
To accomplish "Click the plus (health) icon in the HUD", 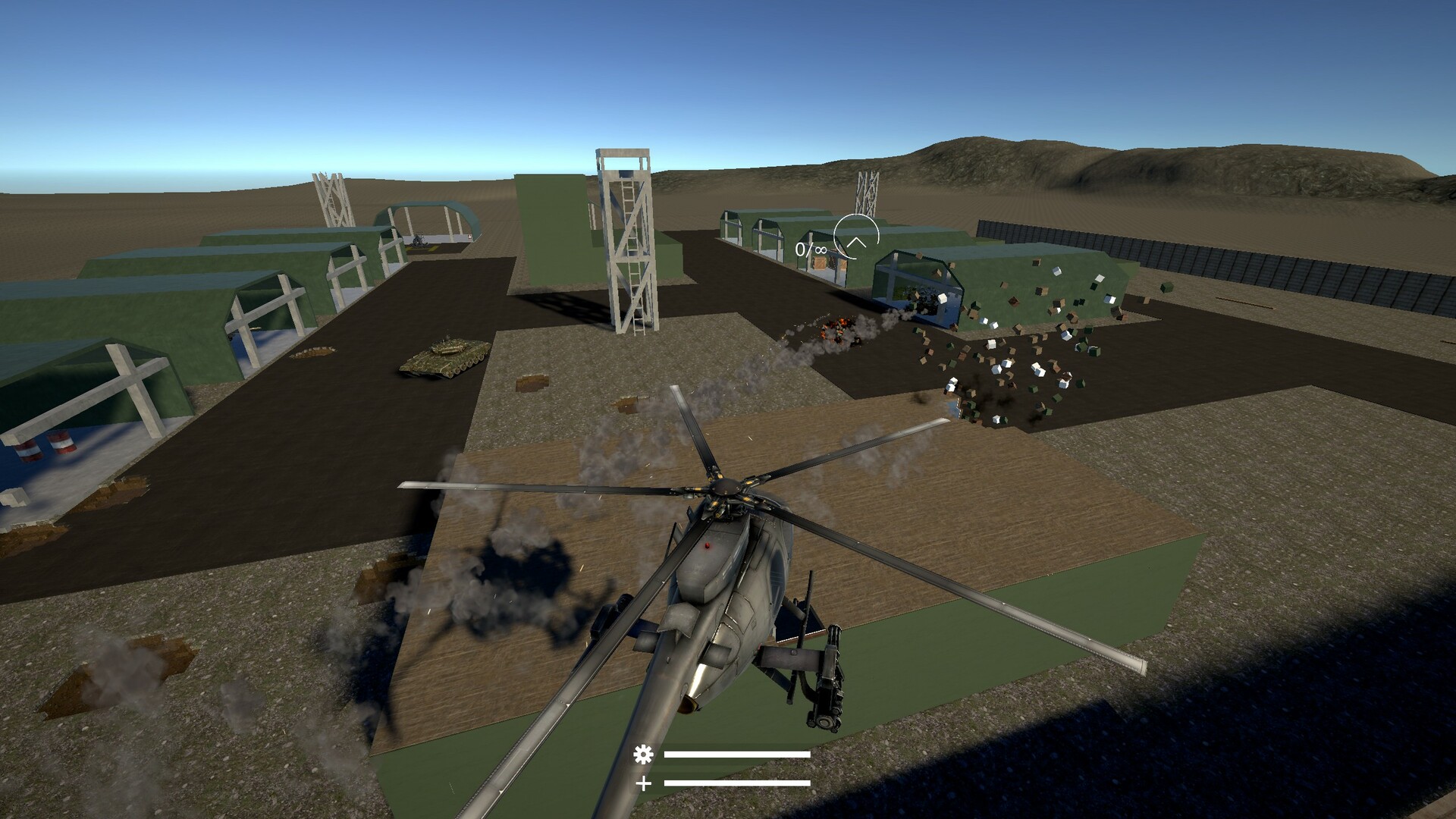I will click(644, 783).
